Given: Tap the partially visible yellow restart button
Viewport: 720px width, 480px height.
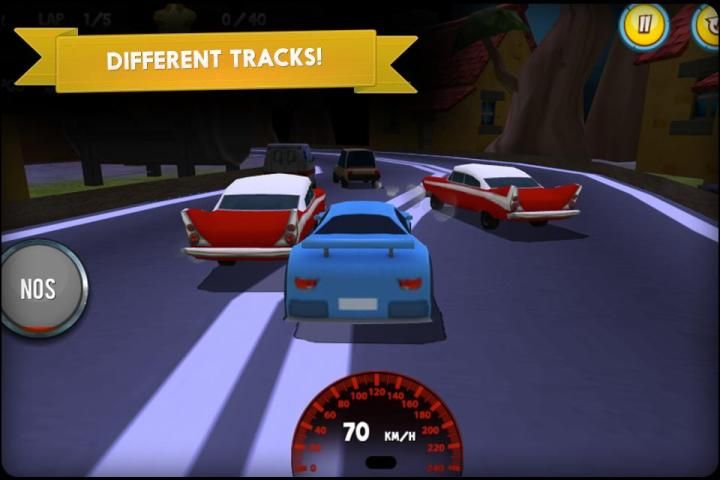Looking at the screenshot, I should 707,26.
